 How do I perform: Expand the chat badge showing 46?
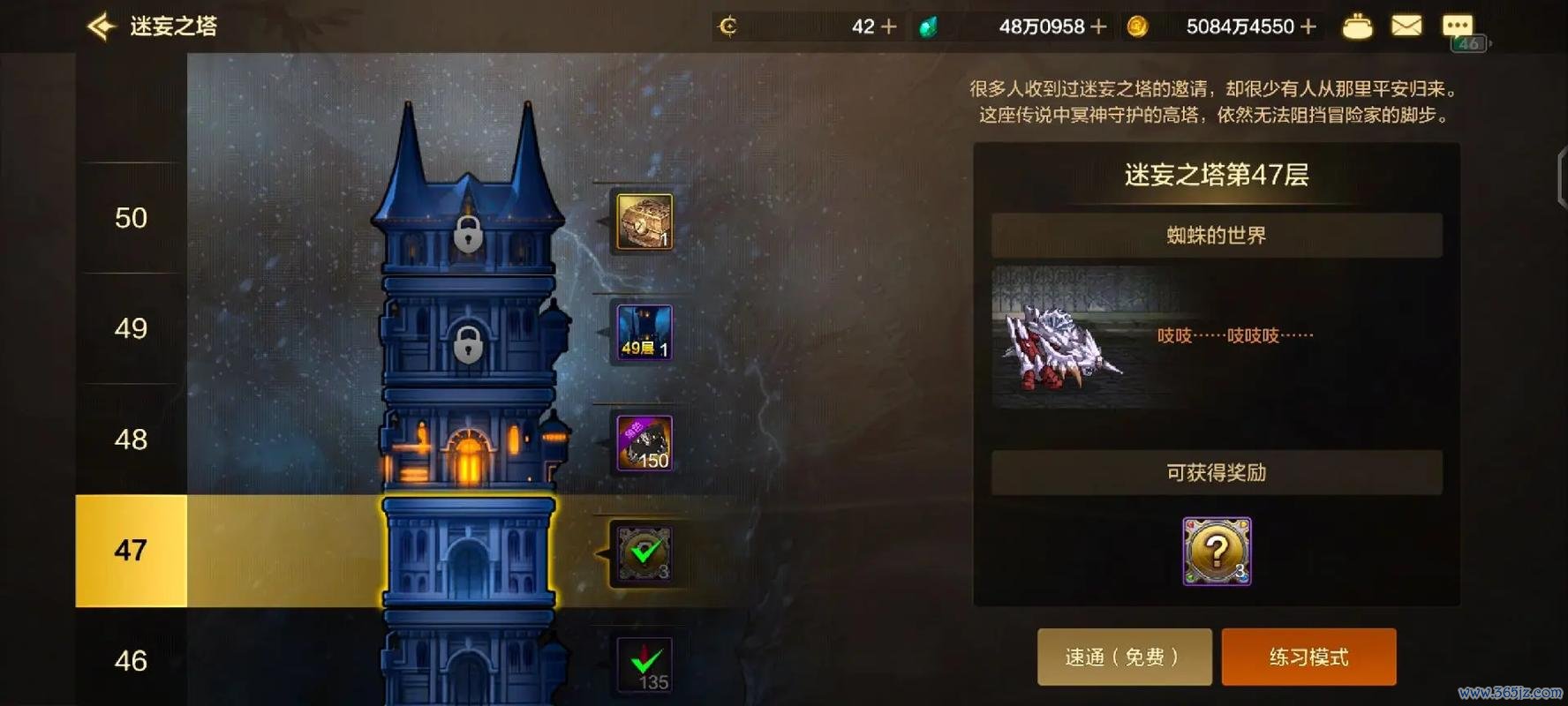click(x=1468, y=42)
